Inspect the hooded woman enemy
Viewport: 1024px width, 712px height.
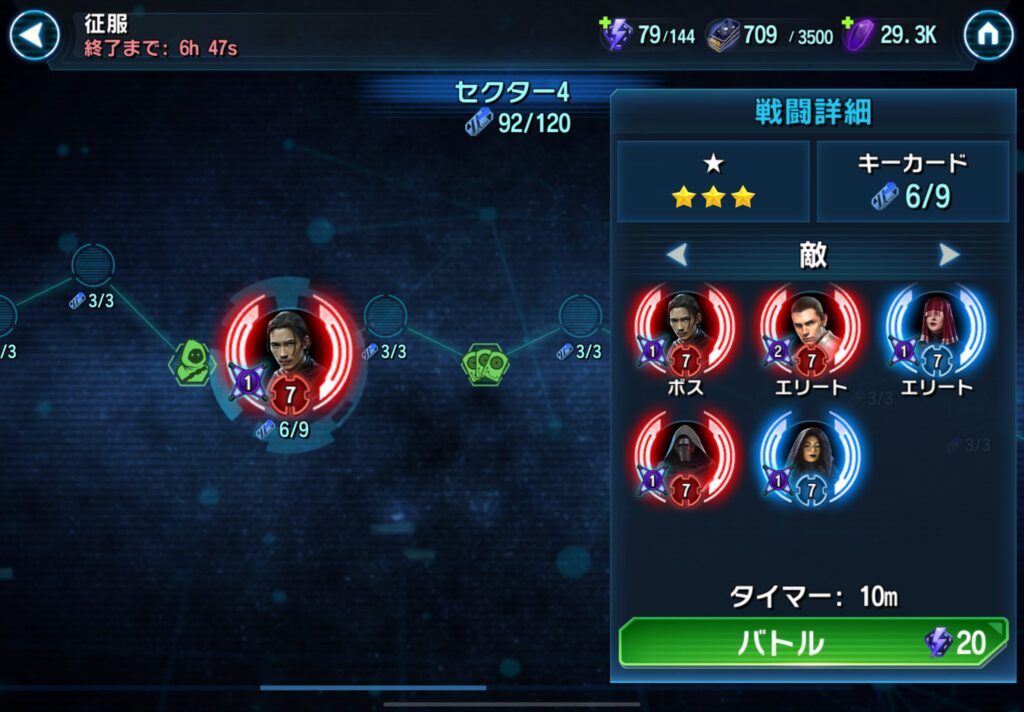(x=809, y=455)
